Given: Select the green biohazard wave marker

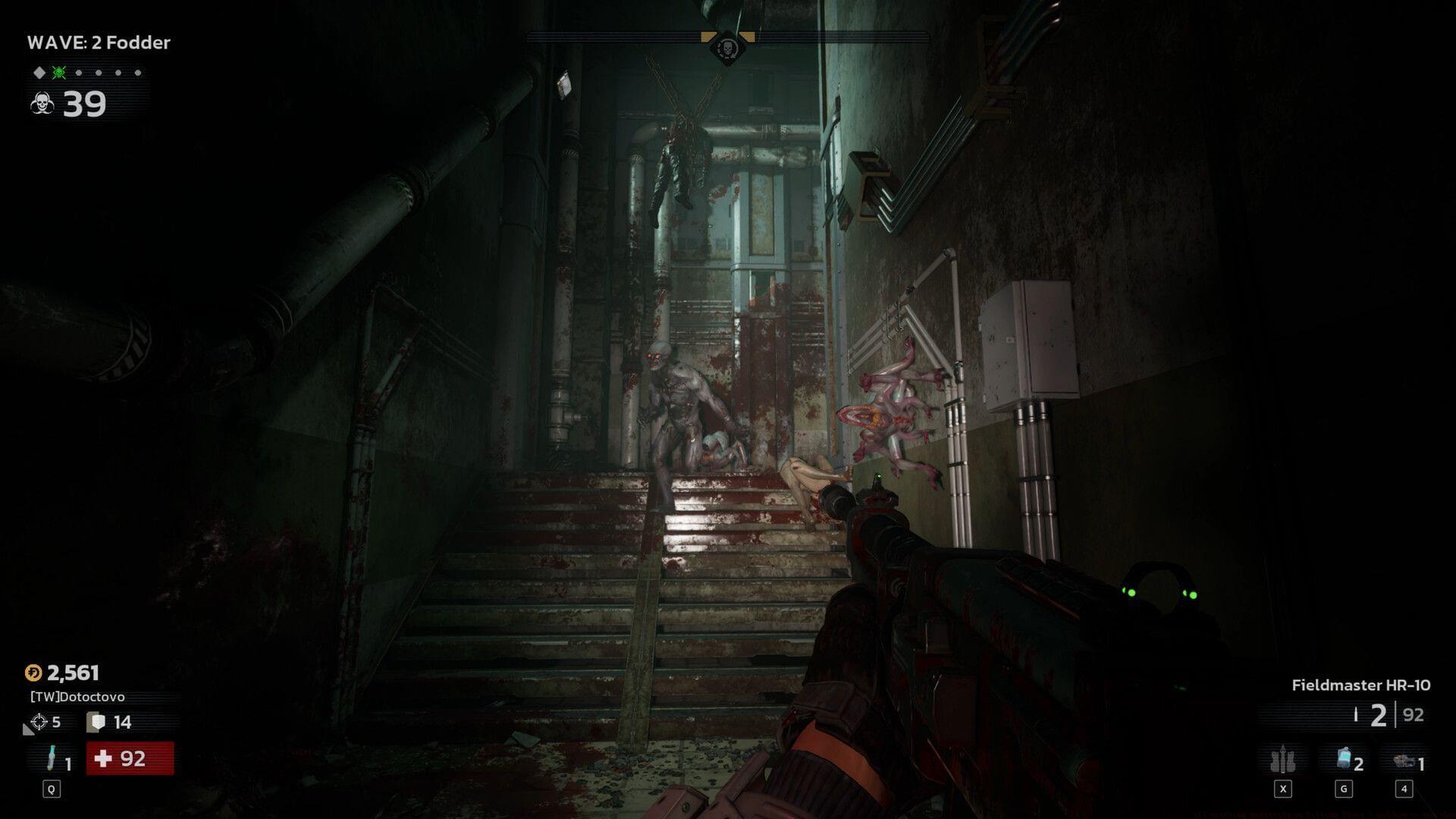Looking at the screenshot, I should [58, 74].
